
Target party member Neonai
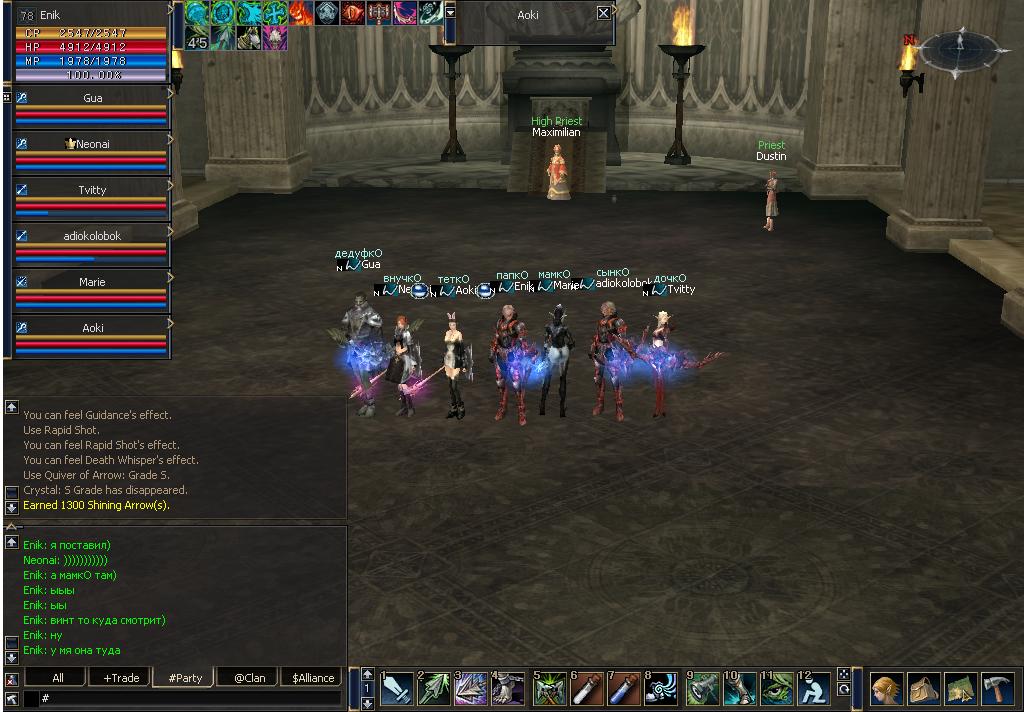point(92,144)
